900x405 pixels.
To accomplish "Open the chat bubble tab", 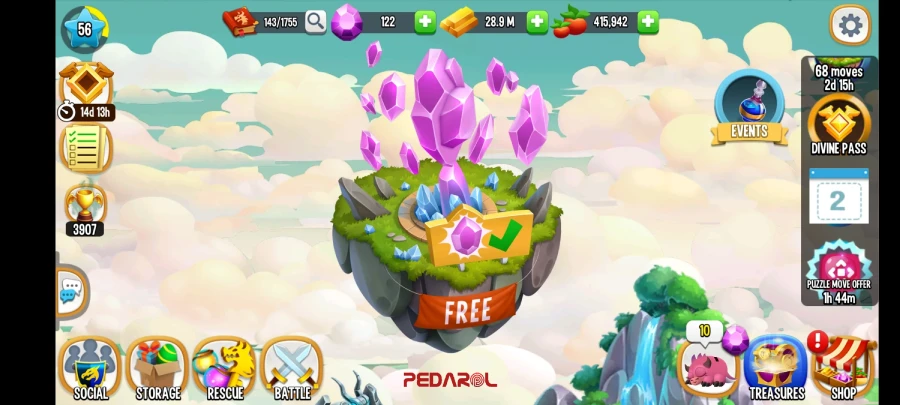I will pyautogui.click(x=70, y=292).
